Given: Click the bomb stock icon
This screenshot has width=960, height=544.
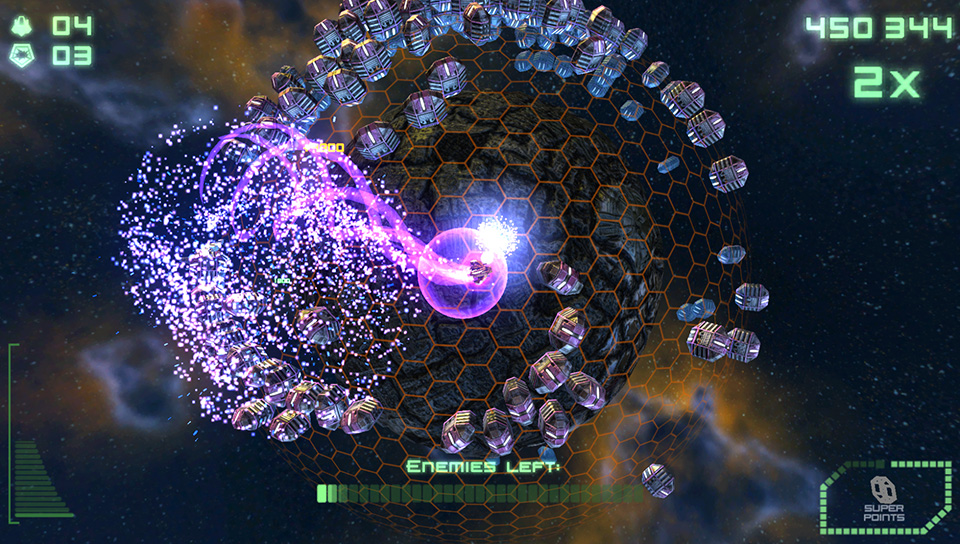Looking at the screenshot, I should click(x=22, y=56).
